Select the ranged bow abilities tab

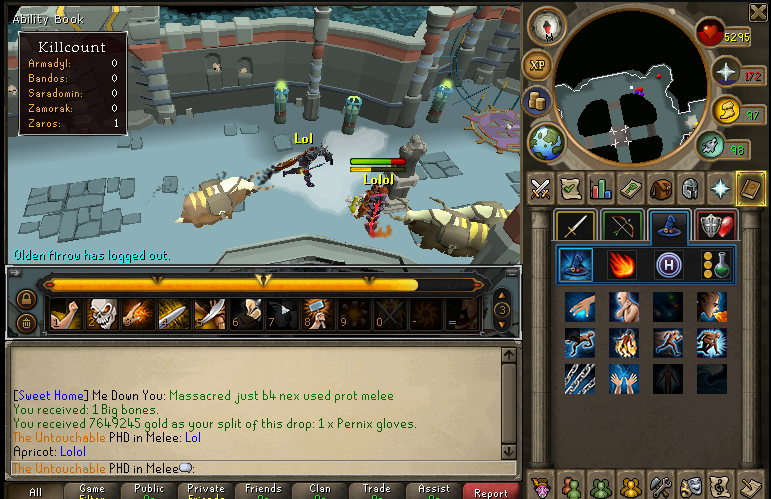(620, 226)
